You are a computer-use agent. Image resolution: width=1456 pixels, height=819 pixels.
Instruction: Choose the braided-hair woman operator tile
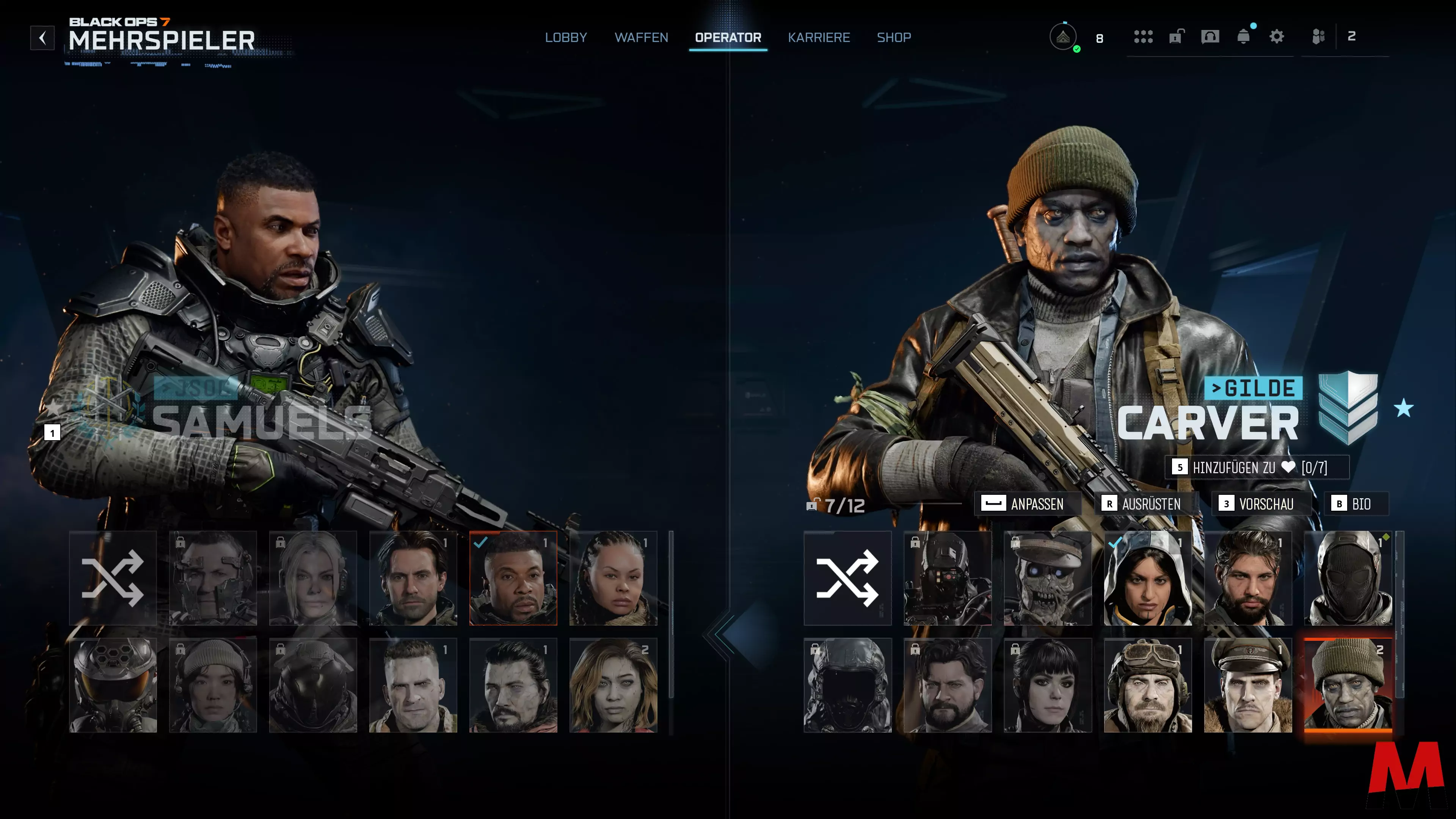613,577
